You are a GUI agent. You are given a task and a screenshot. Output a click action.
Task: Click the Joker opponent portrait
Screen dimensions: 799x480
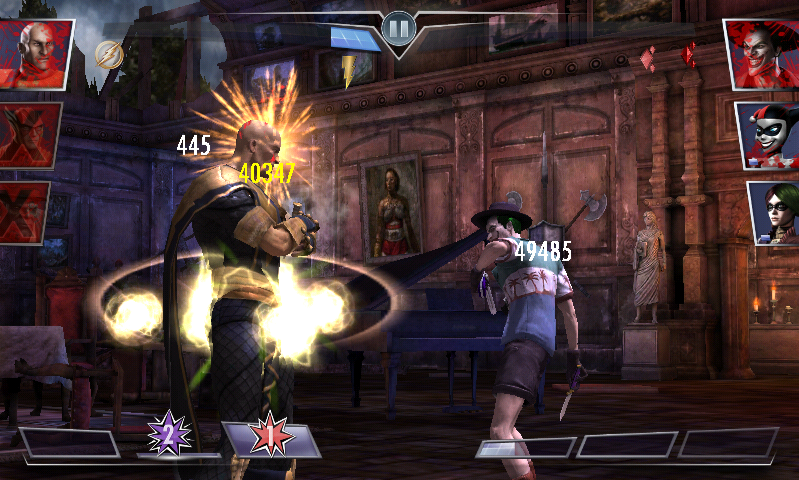[x=762, y=53]
